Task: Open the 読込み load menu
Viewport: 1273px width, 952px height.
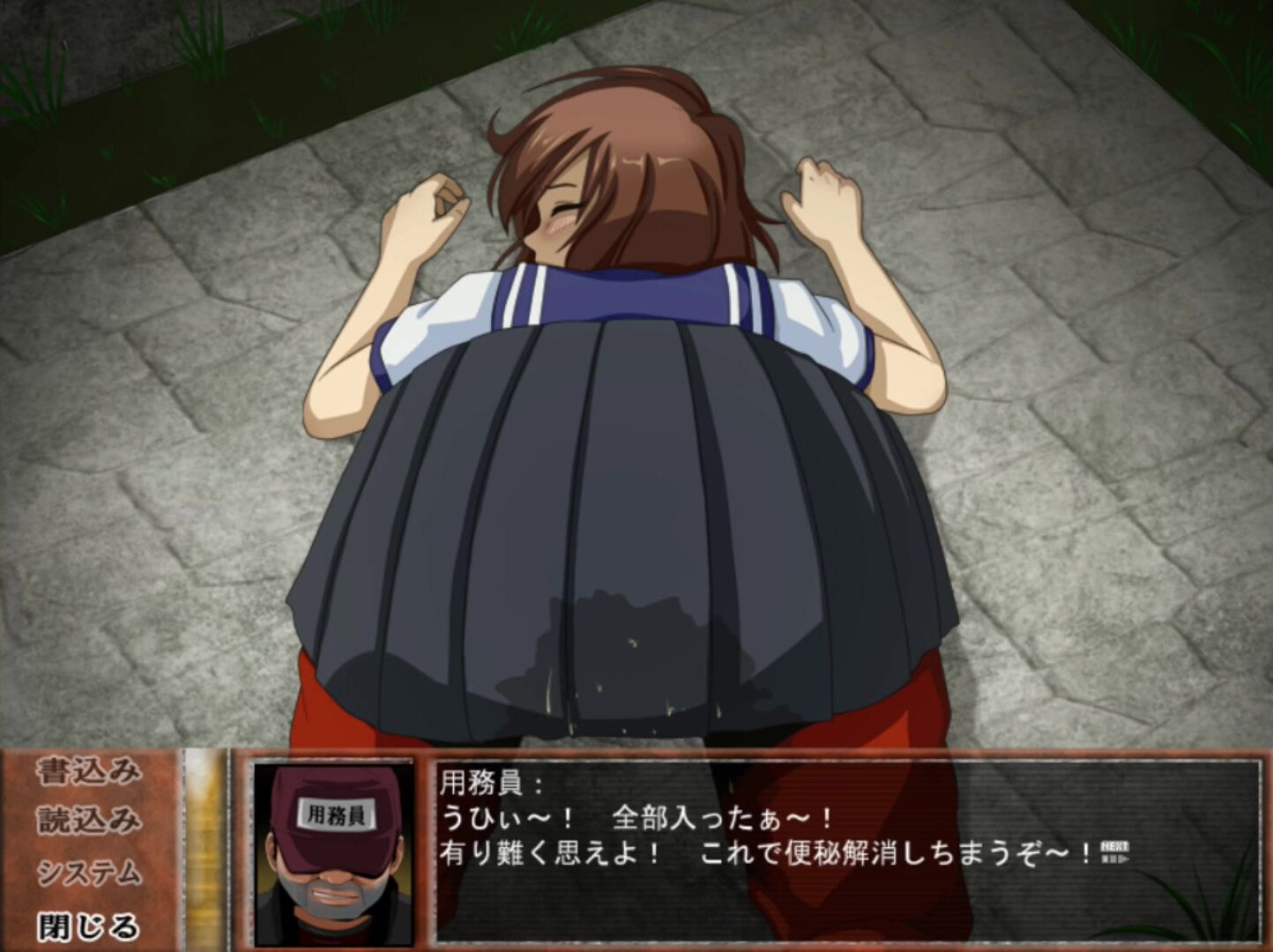Action: pyautogui.click(x=88, y=822)
